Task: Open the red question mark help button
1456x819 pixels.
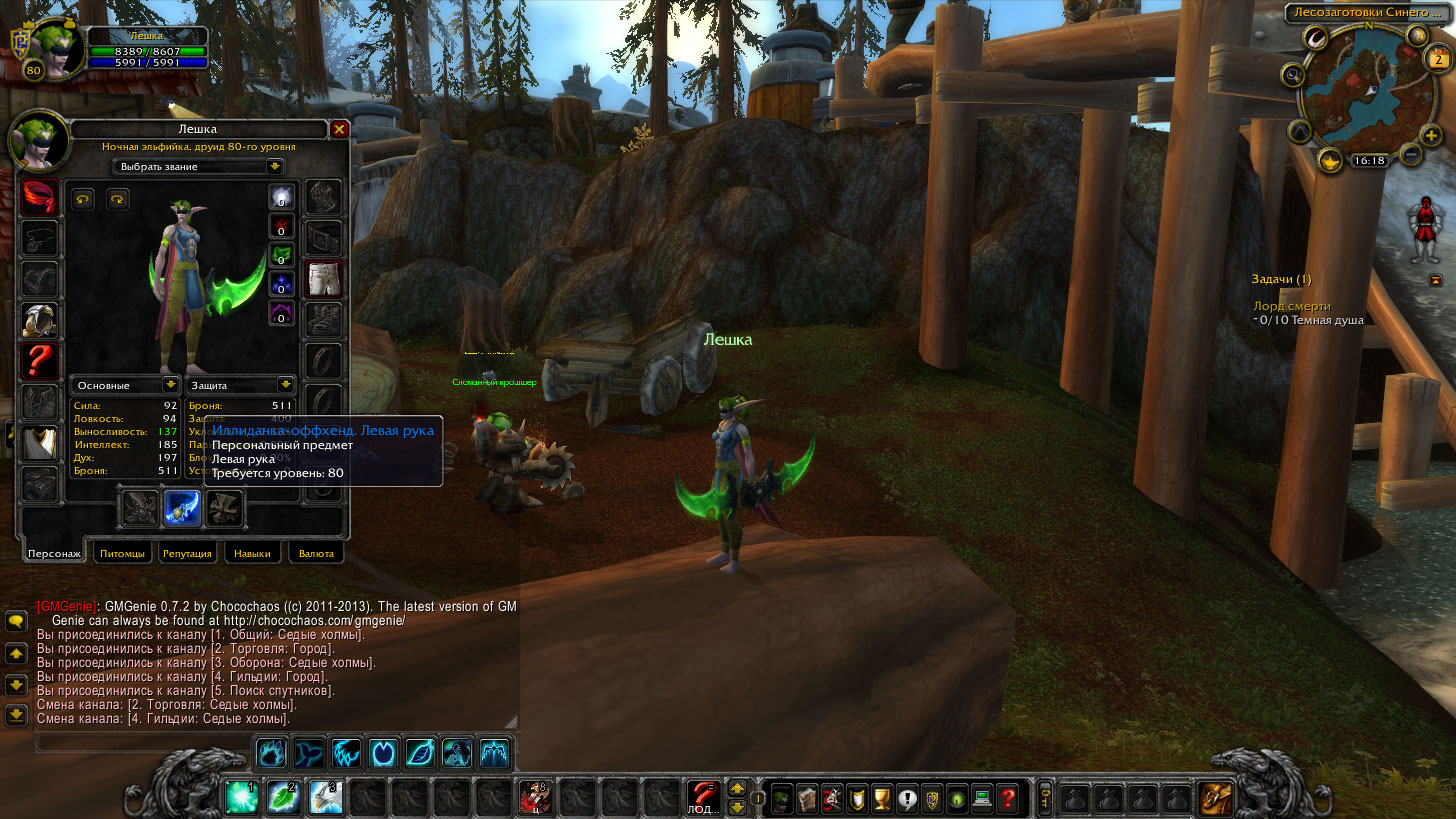Action: (x=1008, y=799)
